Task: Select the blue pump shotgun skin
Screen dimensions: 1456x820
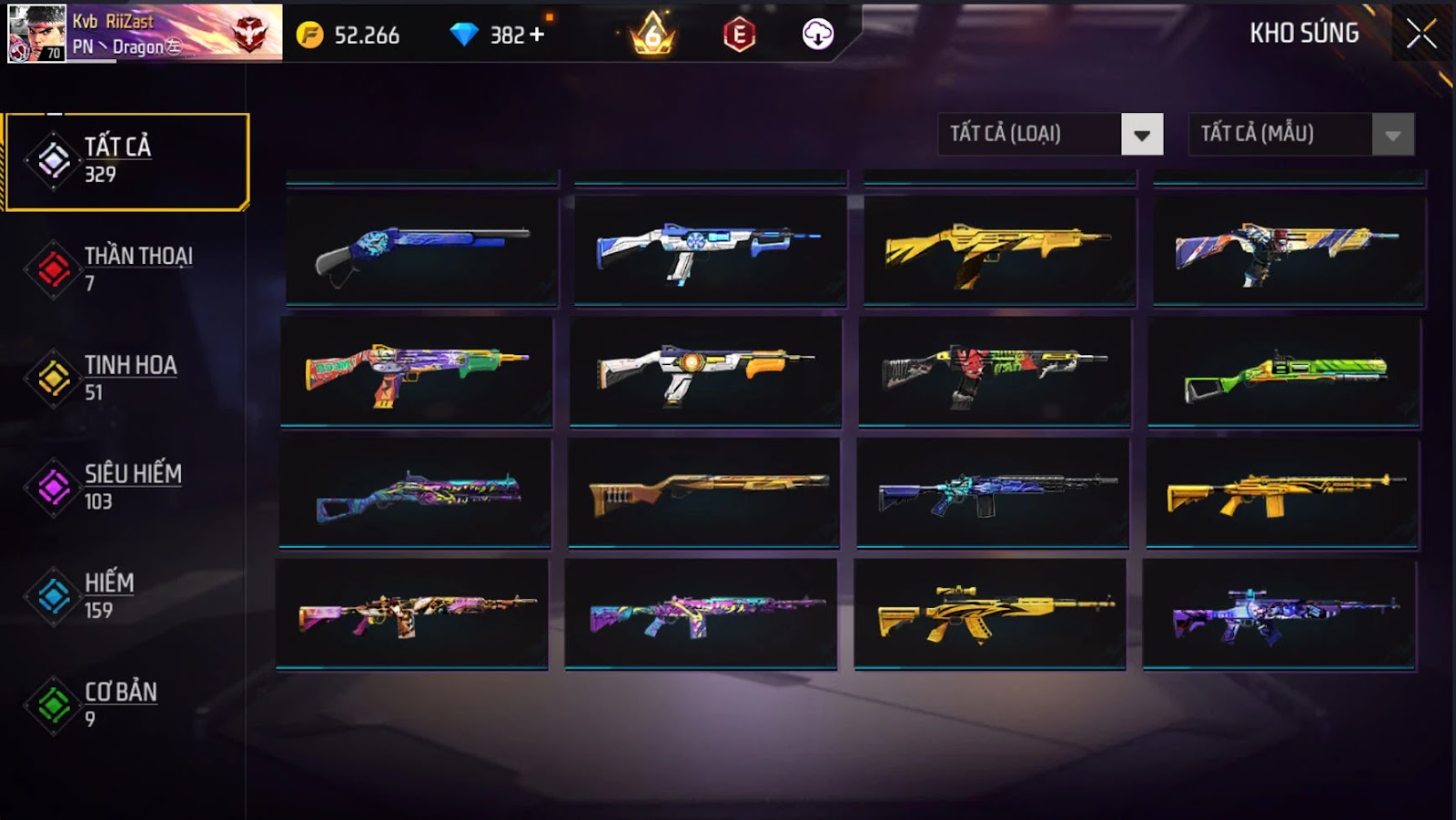Action: pos(421,250)
